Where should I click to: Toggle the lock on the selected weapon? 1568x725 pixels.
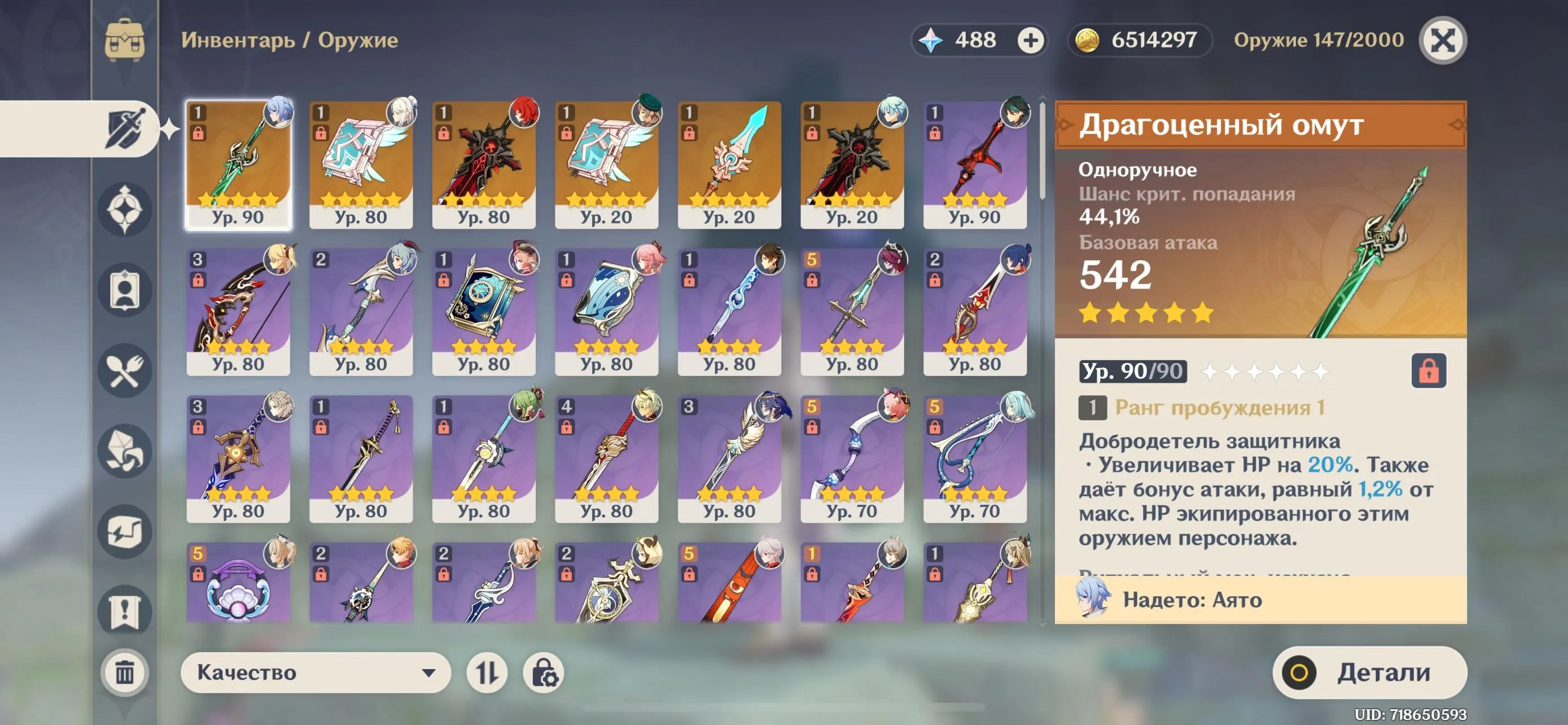tap(1428, 371)
